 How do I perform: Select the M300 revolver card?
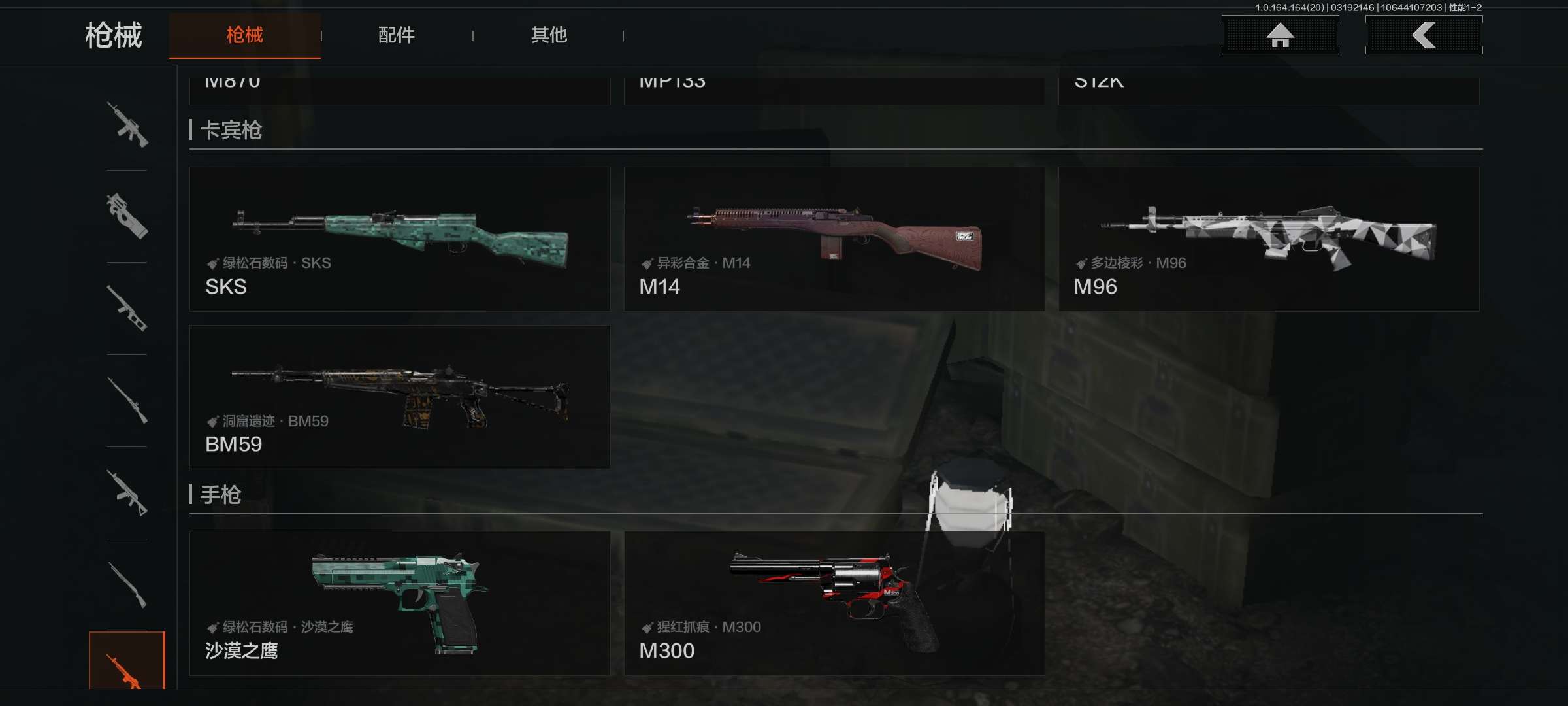834,603
